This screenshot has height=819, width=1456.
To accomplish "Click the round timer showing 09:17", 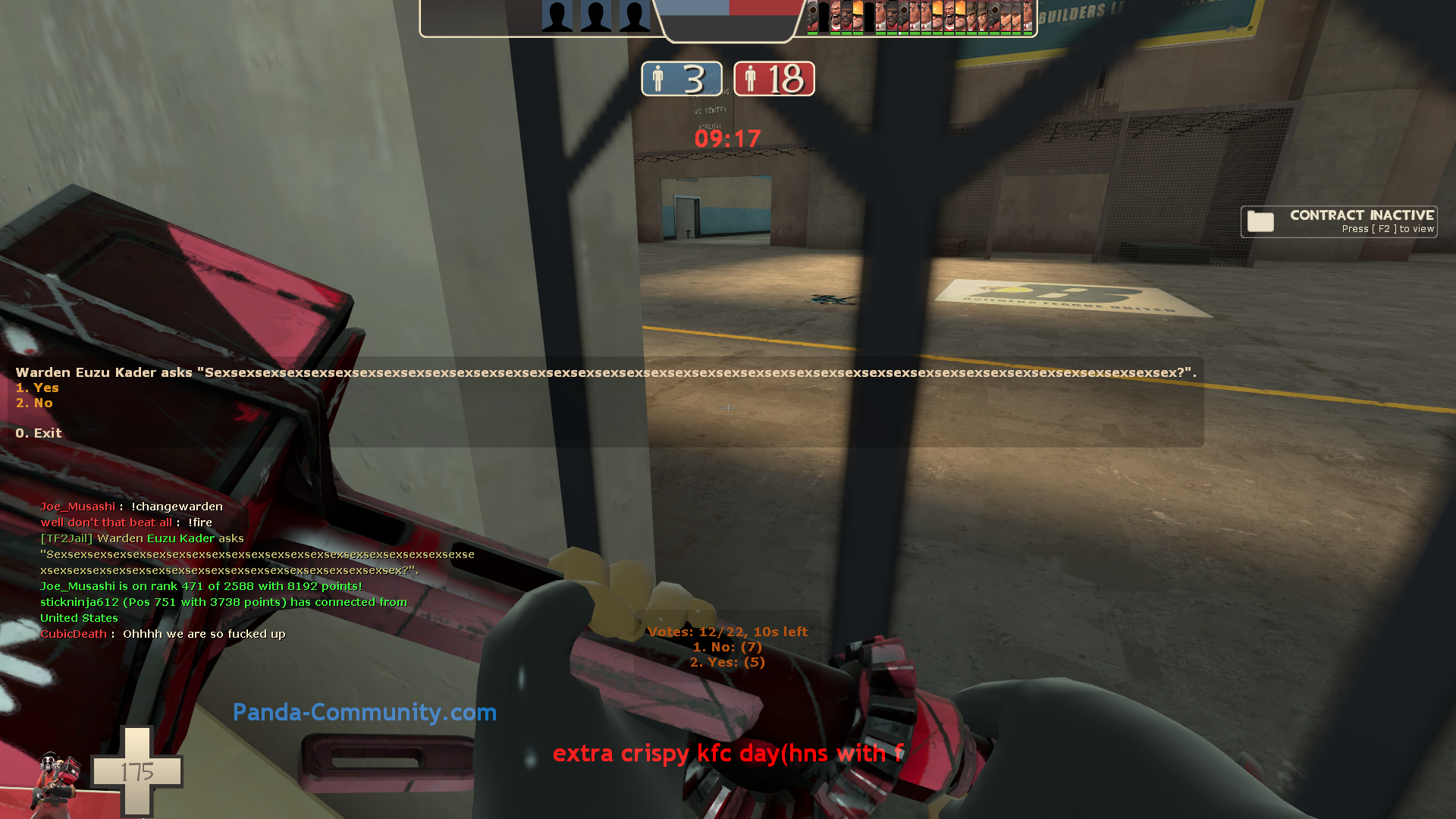I will (x=727, y=138).
